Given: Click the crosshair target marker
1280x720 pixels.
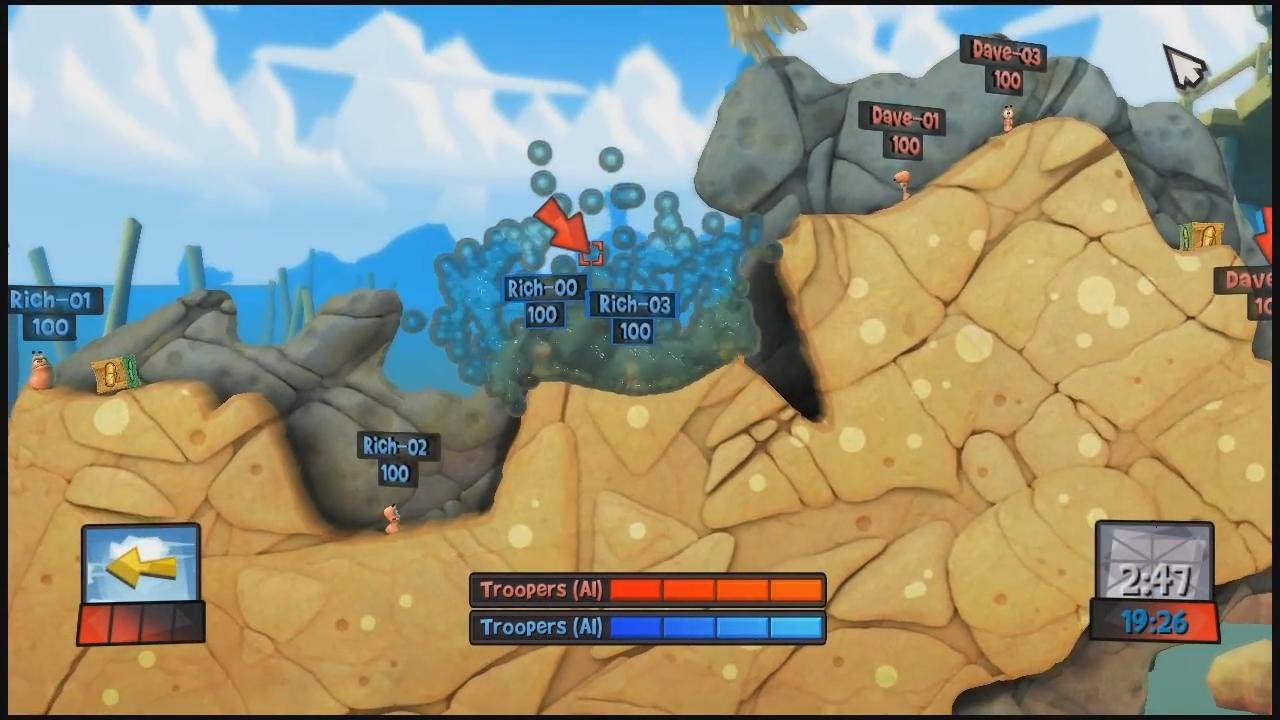Looking at the screenshot, I should tap(591, 253).
